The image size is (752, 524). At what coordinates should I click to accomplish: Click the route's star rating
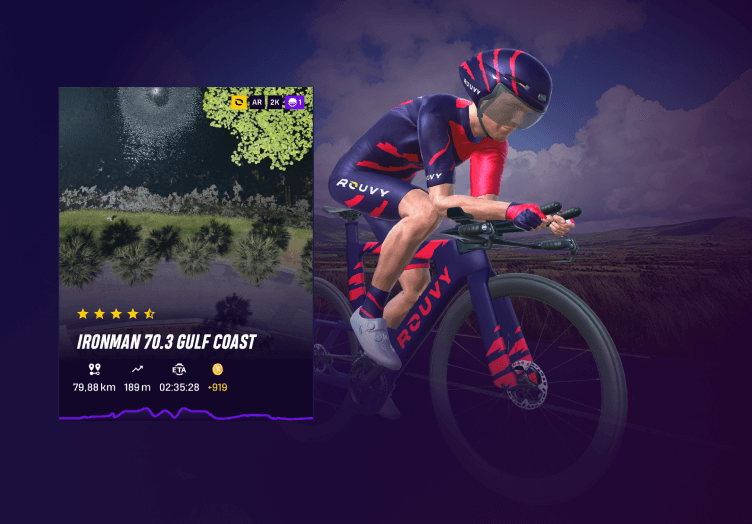116,314
